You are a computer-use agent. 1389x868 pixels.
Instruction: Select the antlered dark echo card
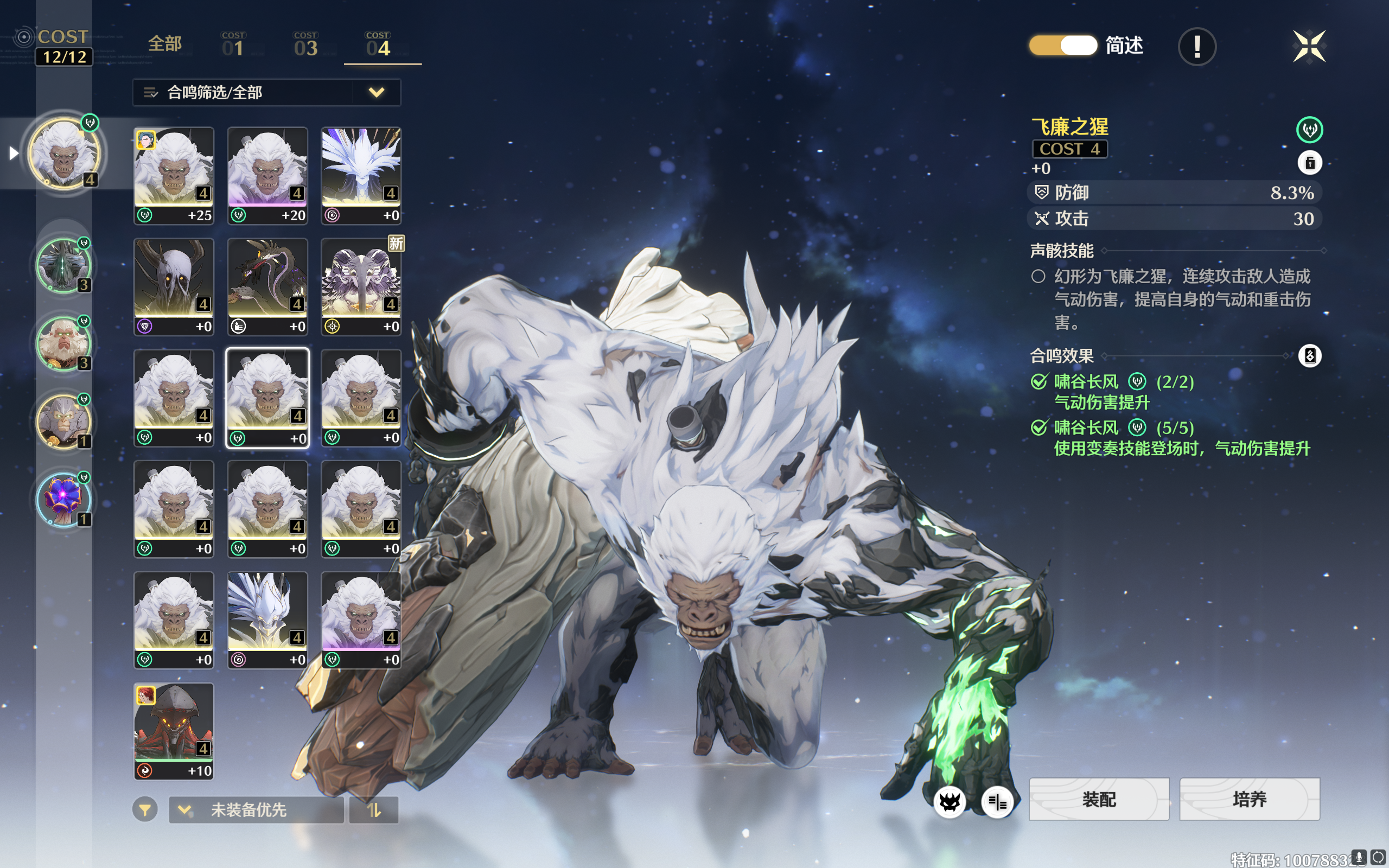click(174, 286)
